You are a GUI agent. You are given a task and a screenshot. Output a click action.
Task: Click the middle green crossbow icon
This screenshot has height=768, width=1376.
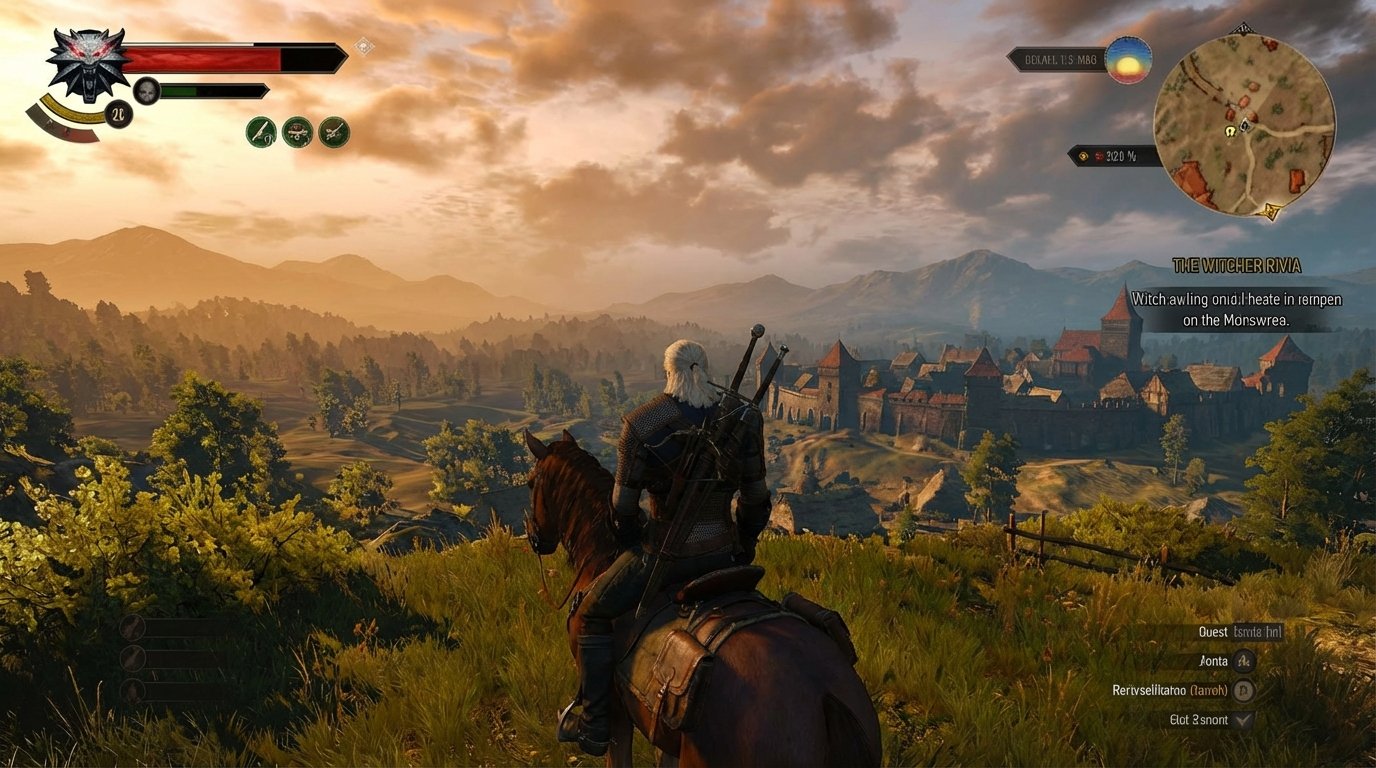299,133
